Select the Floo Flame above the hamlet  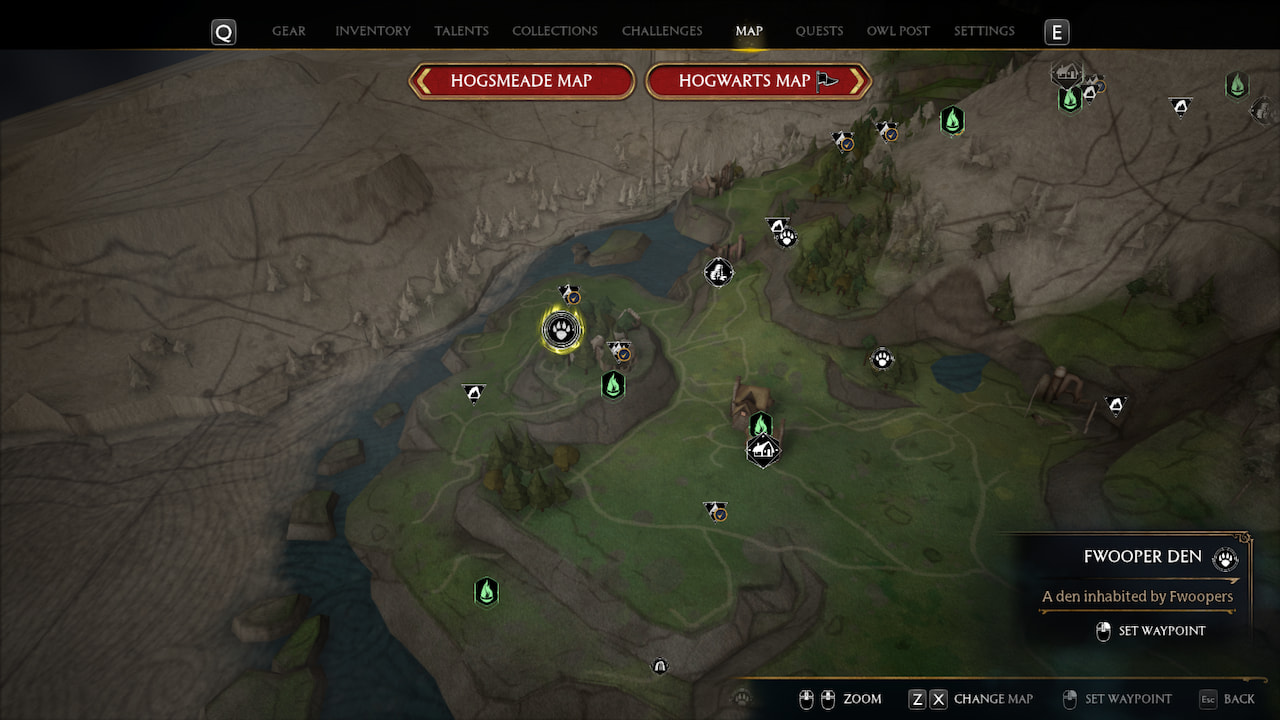pos(761,425)
